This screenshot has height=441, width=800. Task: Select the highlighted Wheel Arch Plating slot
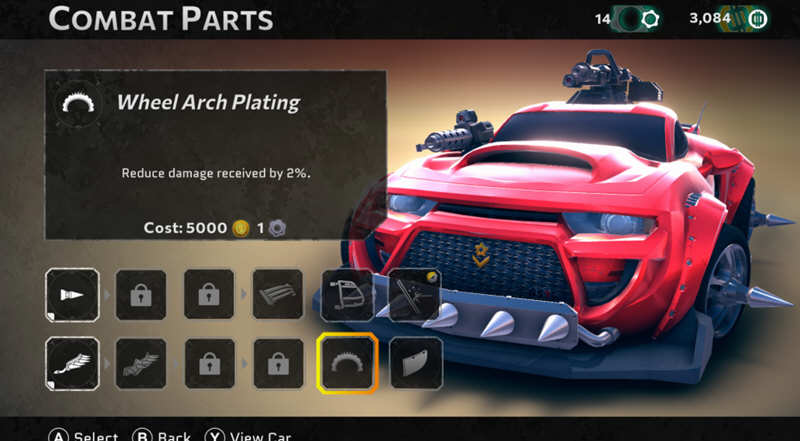click(347, 363)
